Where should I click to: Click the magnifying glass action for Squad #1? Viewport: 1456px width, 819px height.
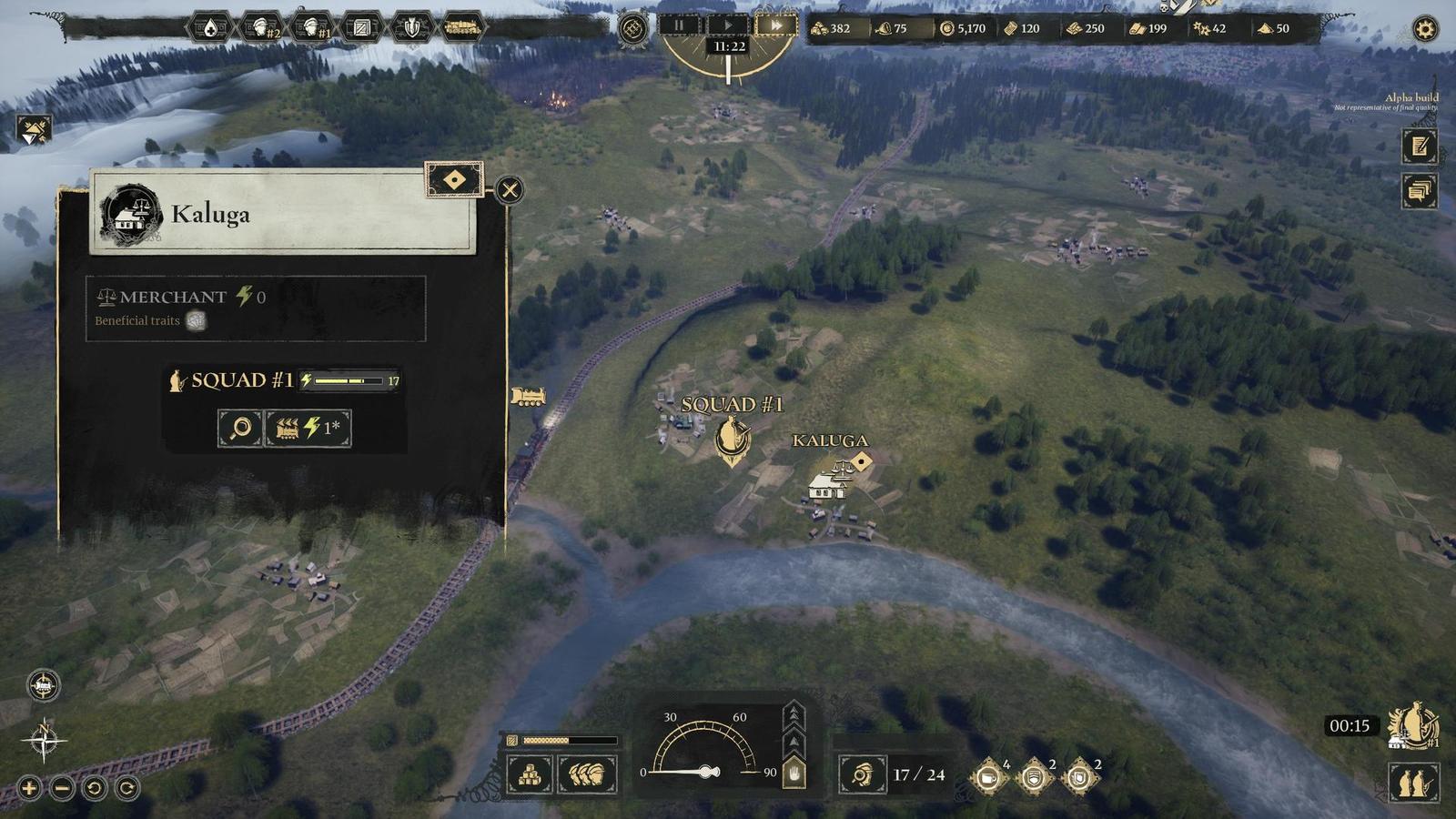click(240, 428)
